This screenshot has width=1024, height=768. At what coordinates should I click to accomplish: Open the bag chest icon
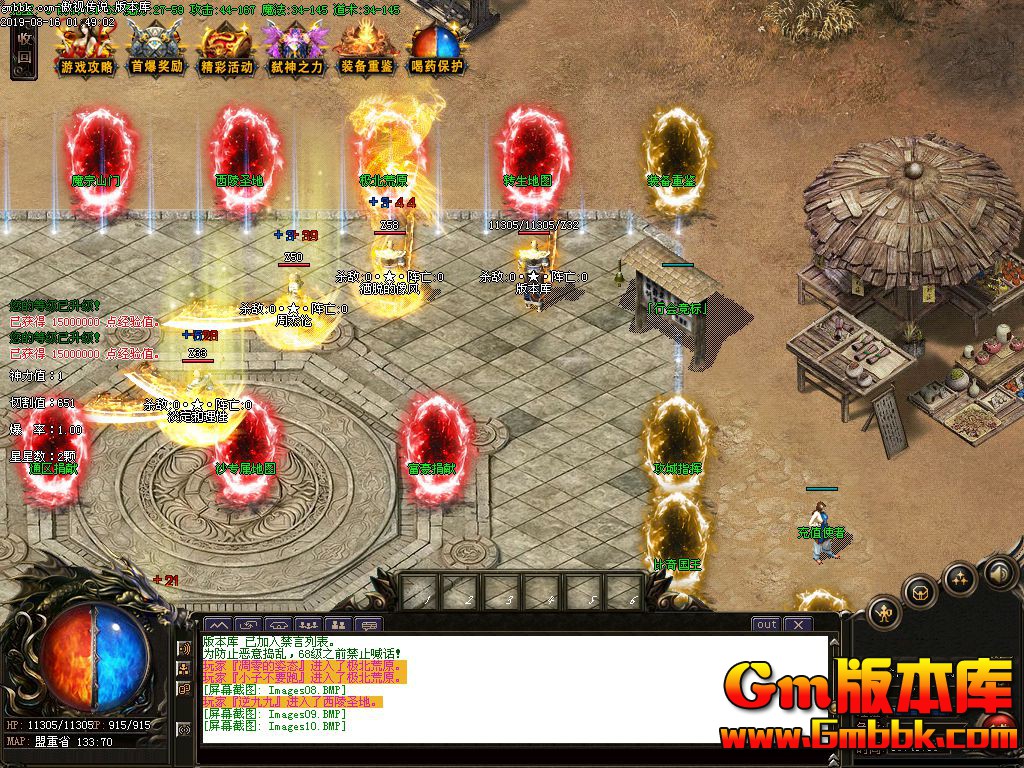point(921,592)
